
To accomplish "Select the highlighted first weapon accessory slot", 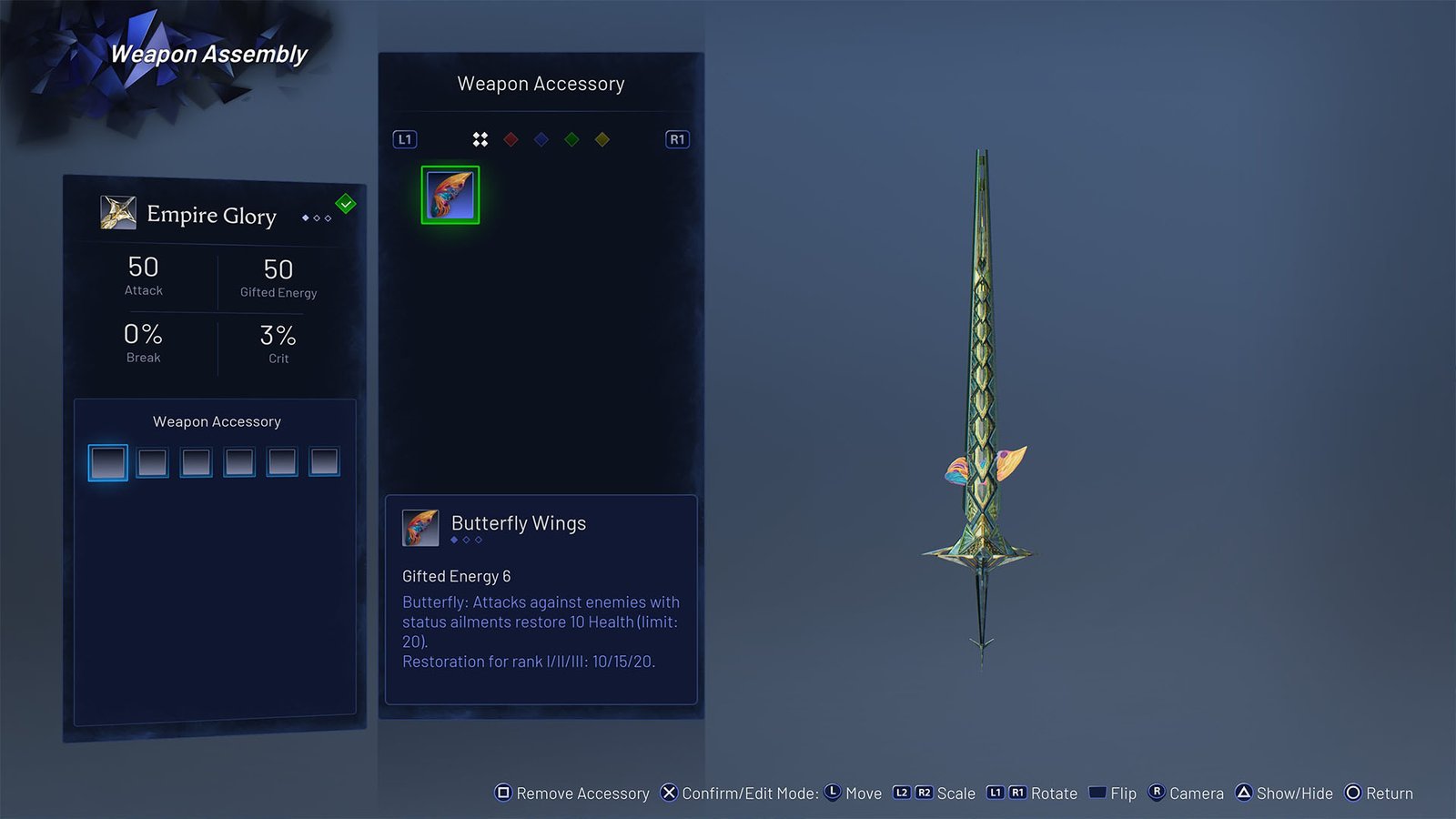I will (x=108, y=462).
